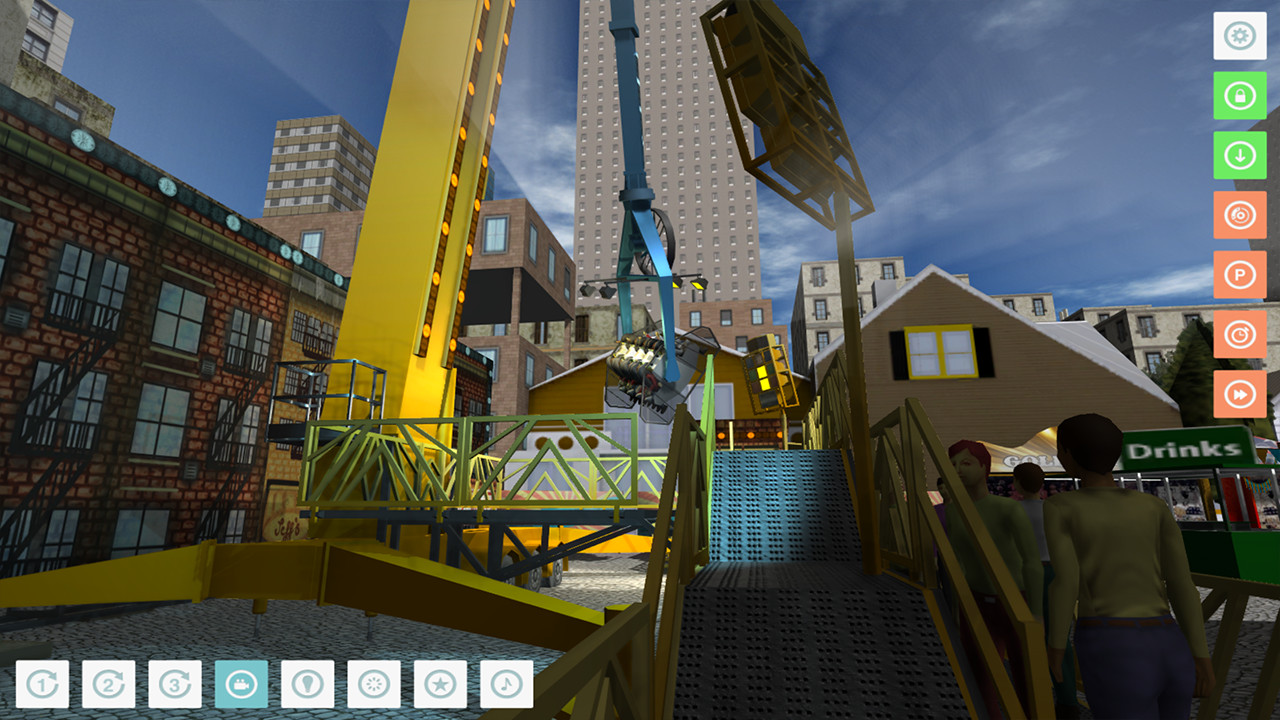Start ride motion program 3
The height and width of the screenshot is (720, 1280).
pos(174,685)
